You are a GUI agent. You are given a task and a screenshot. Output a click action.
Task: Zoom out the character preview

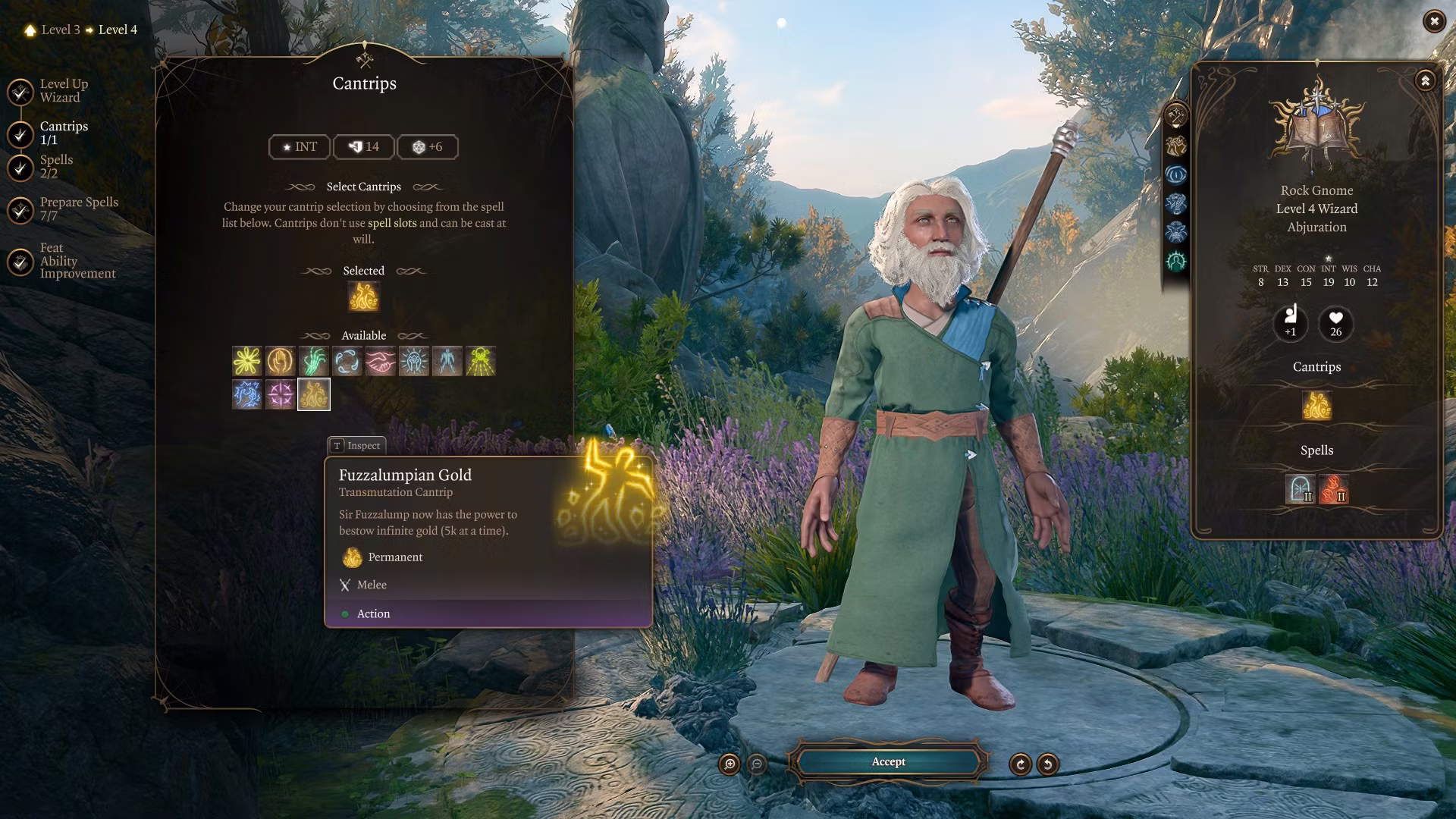757,764
